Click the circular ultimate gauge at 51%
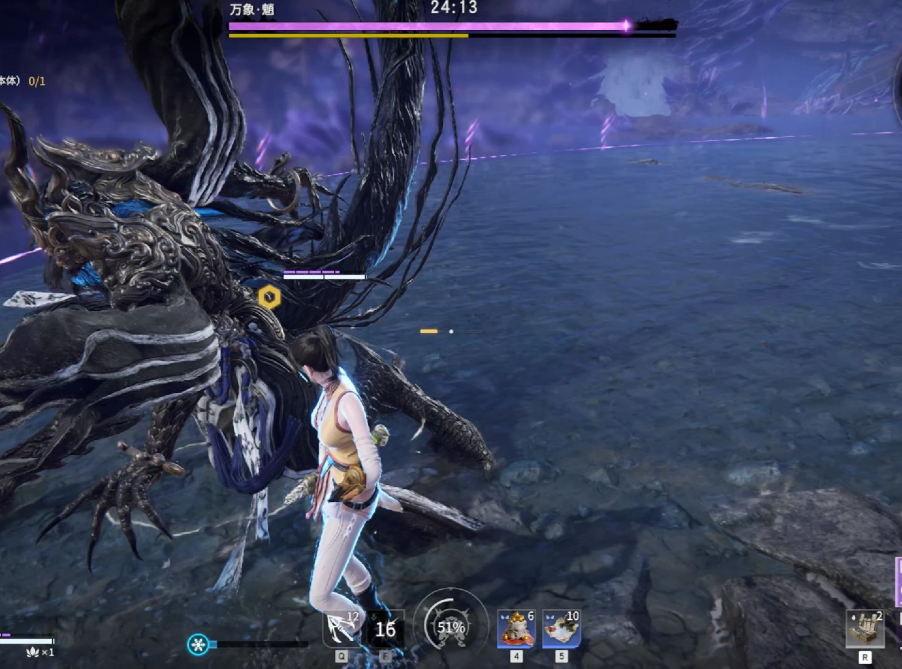902x669 pixels. pos(451,627)
